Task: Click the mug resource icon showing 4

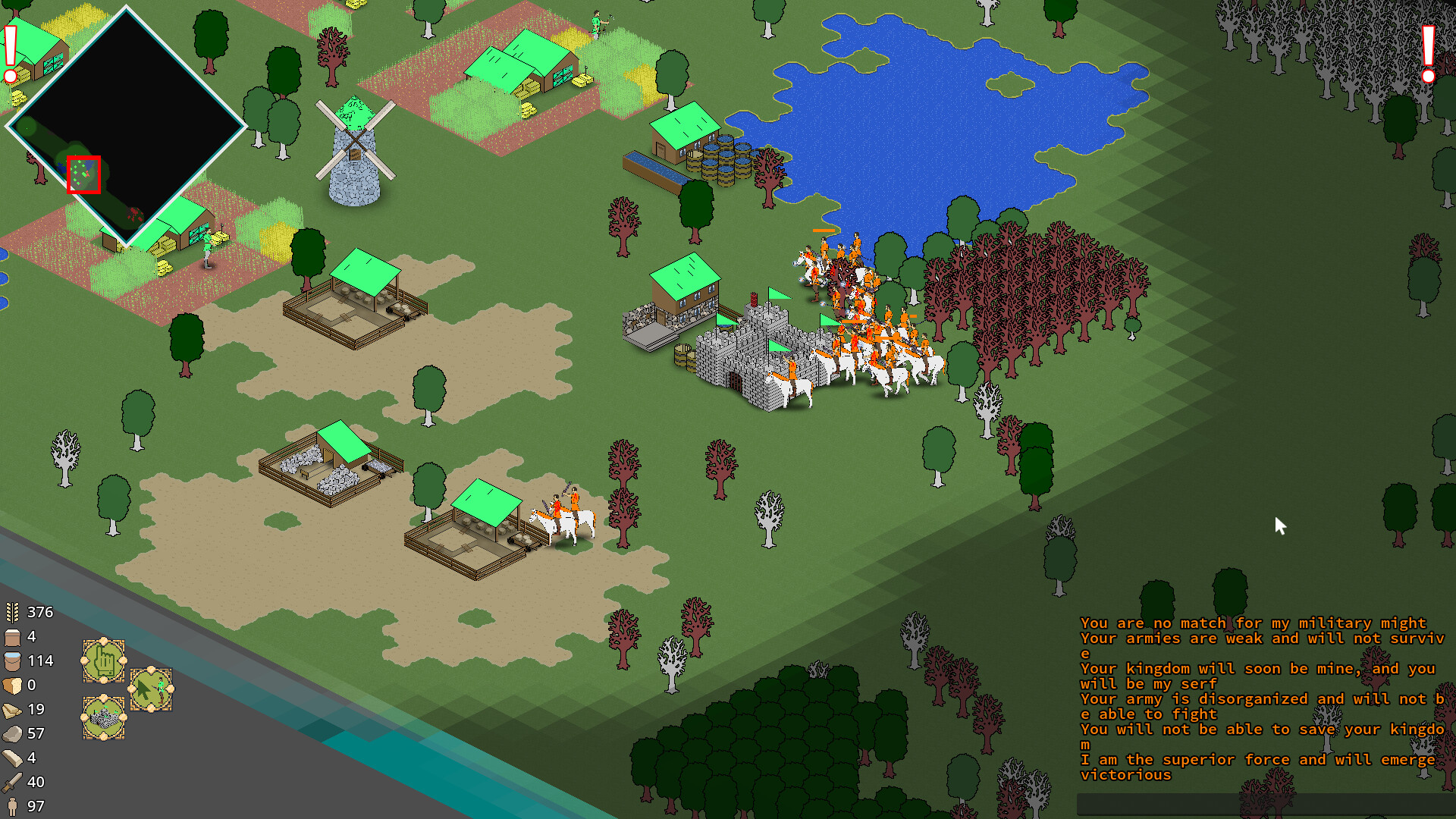Action: (11, 636)
